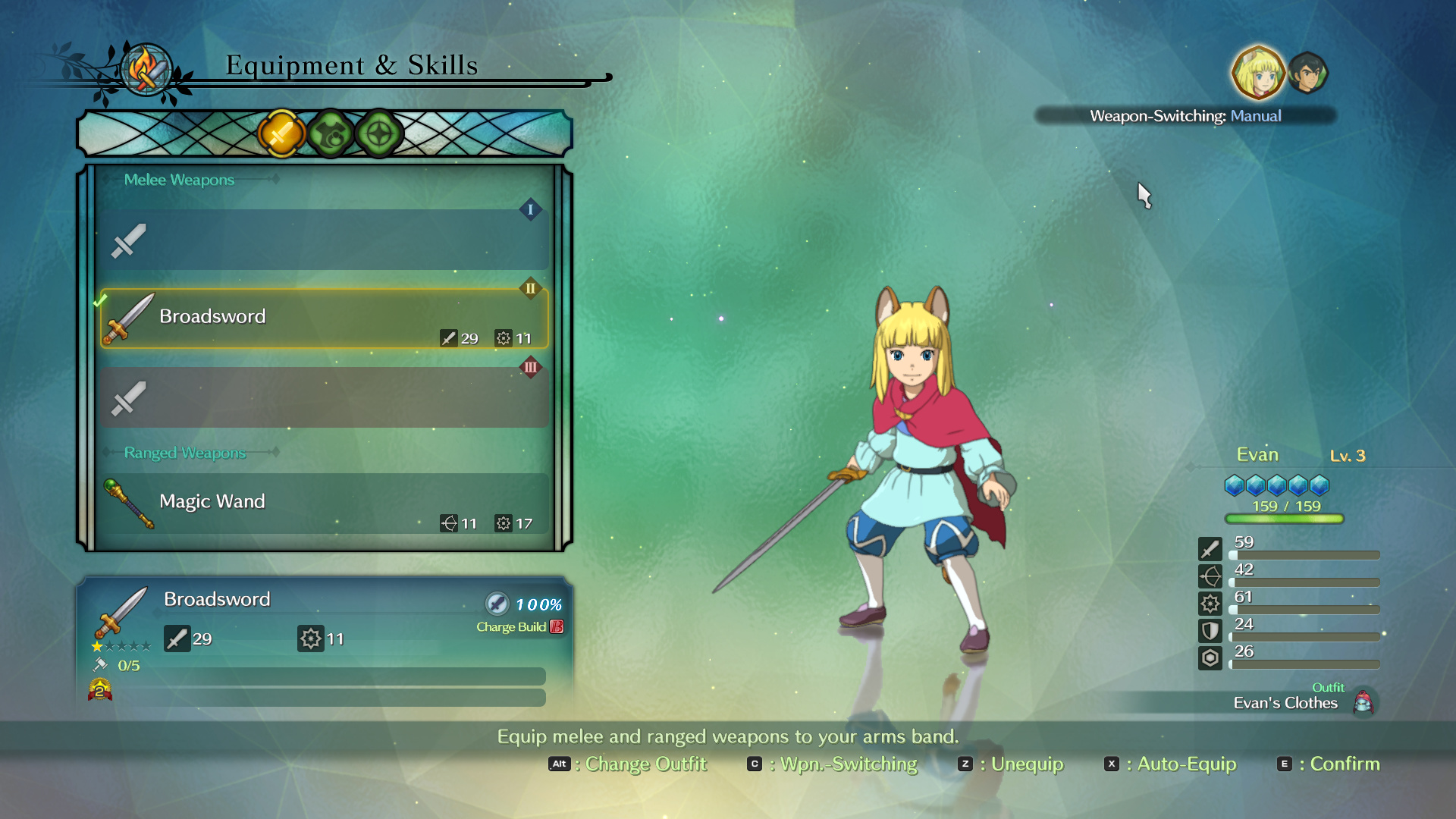Choose the empty melee slot I
Screen dimensions: 1456x819
tap(325, 240)
